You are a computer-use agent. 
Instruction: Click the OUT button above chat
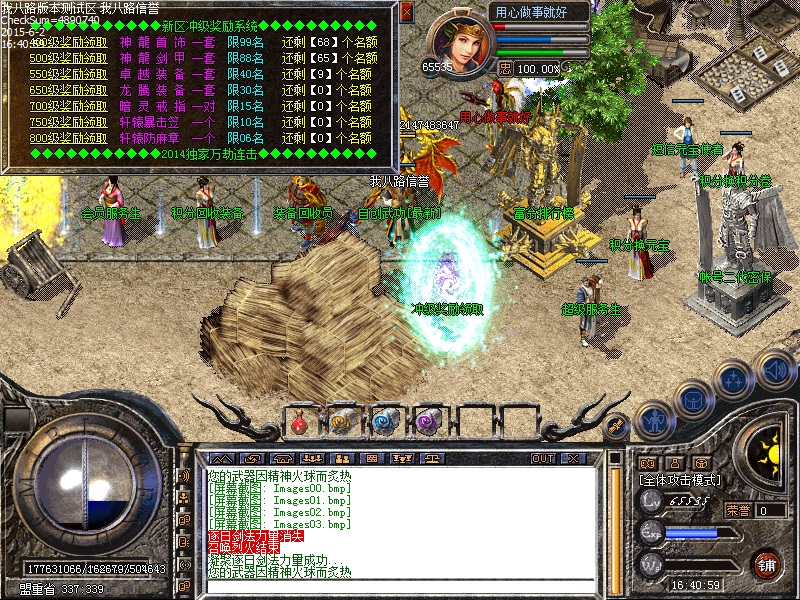542,458
